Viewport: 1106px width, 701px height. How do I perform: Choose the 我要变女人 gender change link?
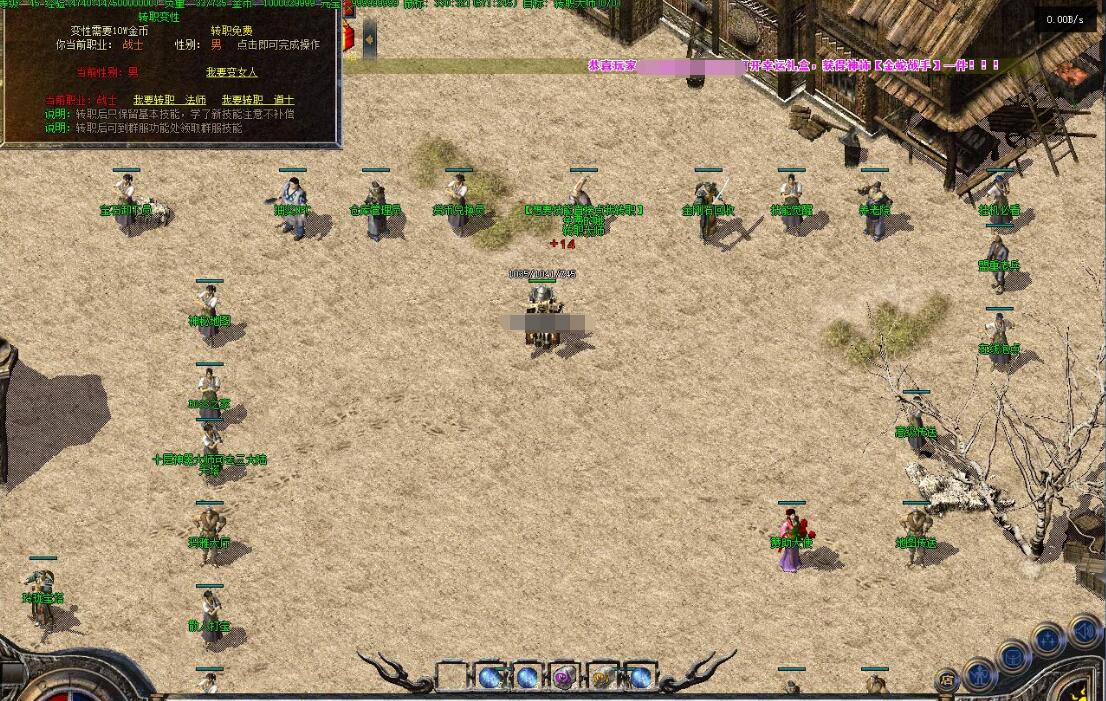(x=231, y=73)
